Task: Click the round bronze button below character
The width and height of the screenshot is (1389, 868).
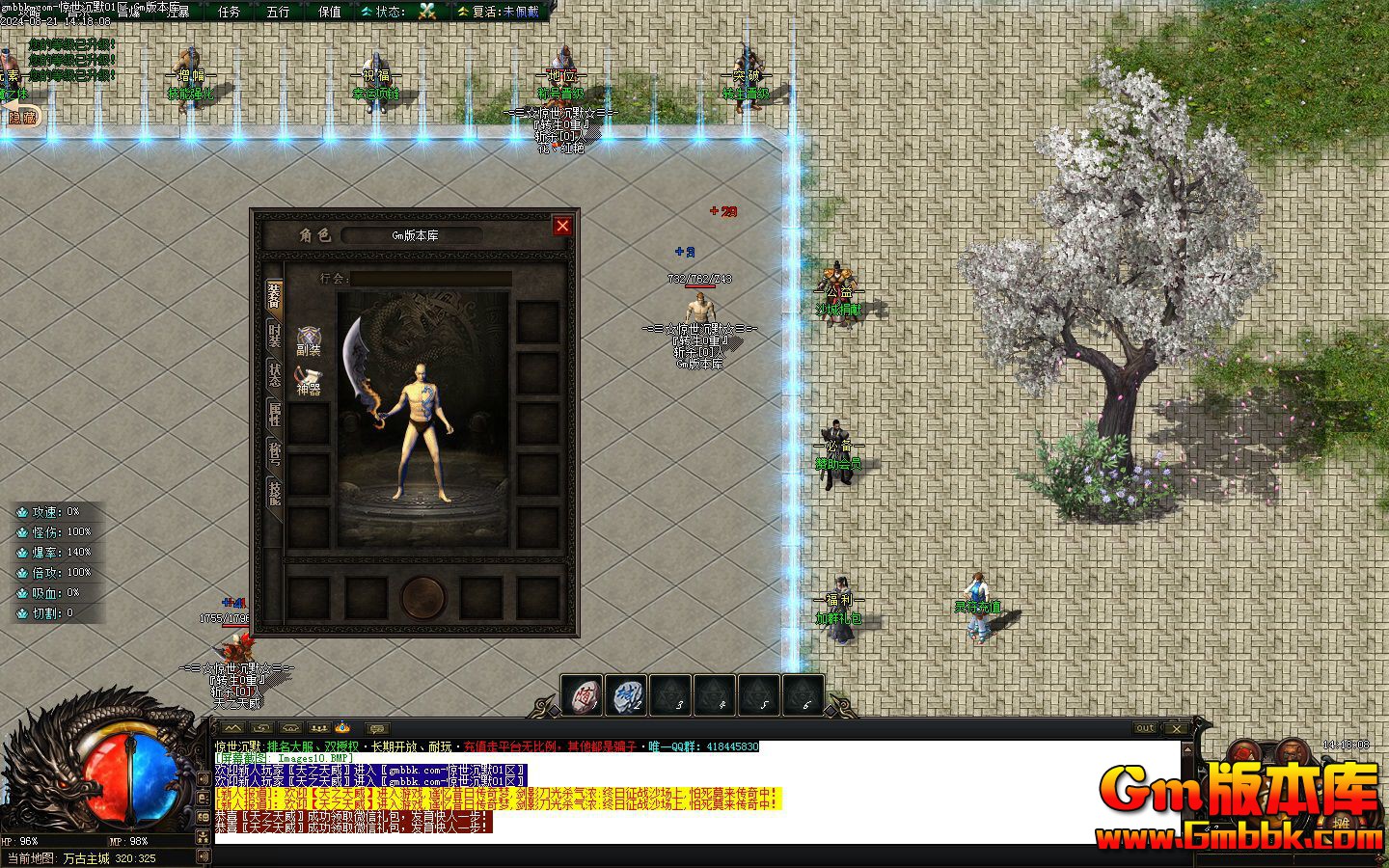Action: tap(423, 597)
